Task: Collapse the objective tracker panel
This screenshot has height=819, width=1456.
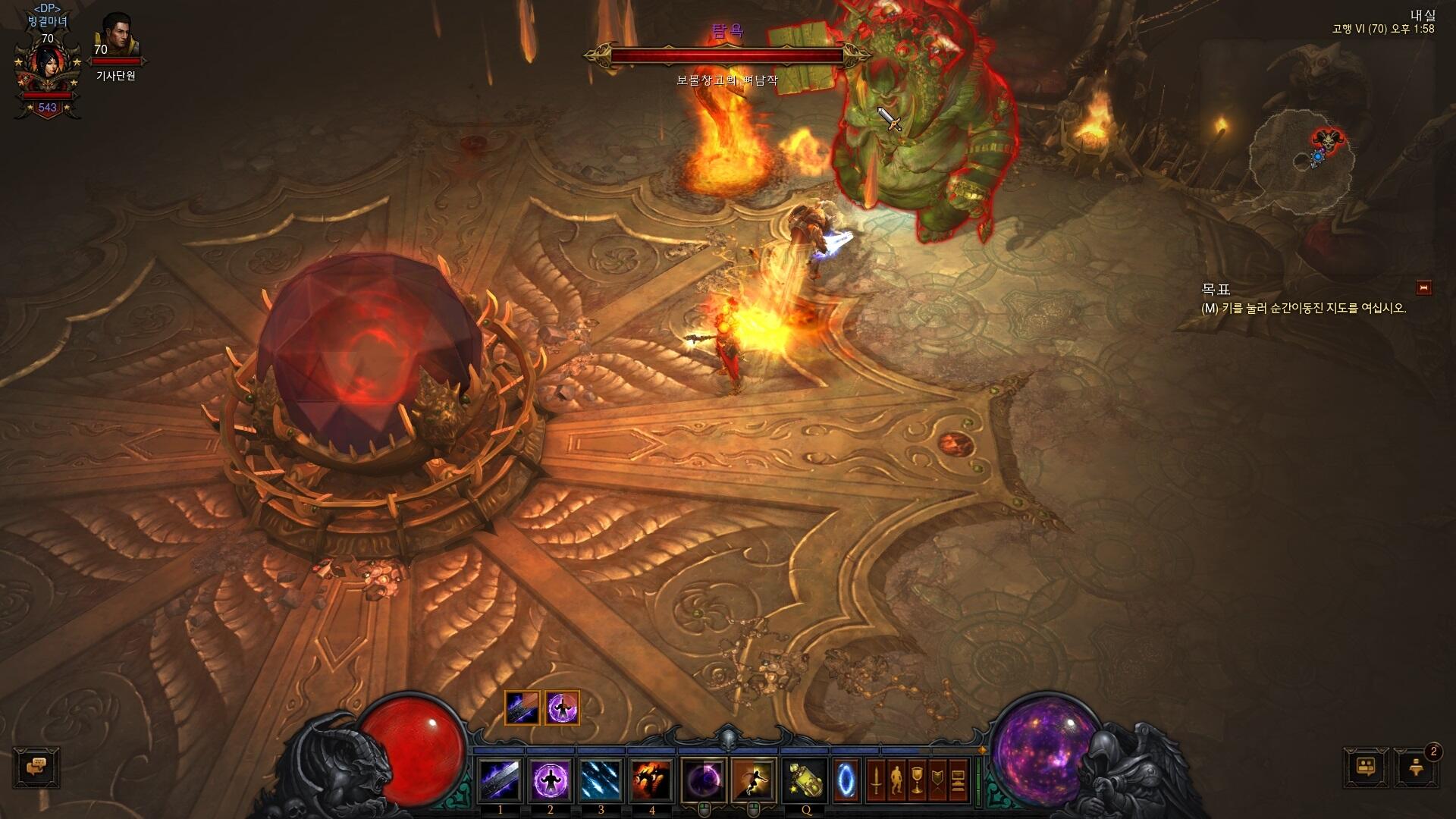Action: [x=1423, y=287]
